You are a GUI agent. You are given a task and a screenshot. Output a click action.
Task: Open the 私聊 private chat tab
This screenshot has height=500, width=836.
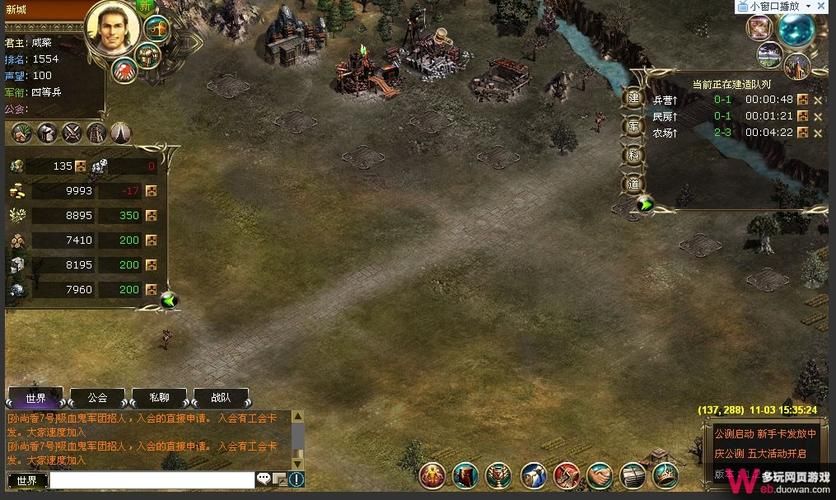tap(159, 397)
